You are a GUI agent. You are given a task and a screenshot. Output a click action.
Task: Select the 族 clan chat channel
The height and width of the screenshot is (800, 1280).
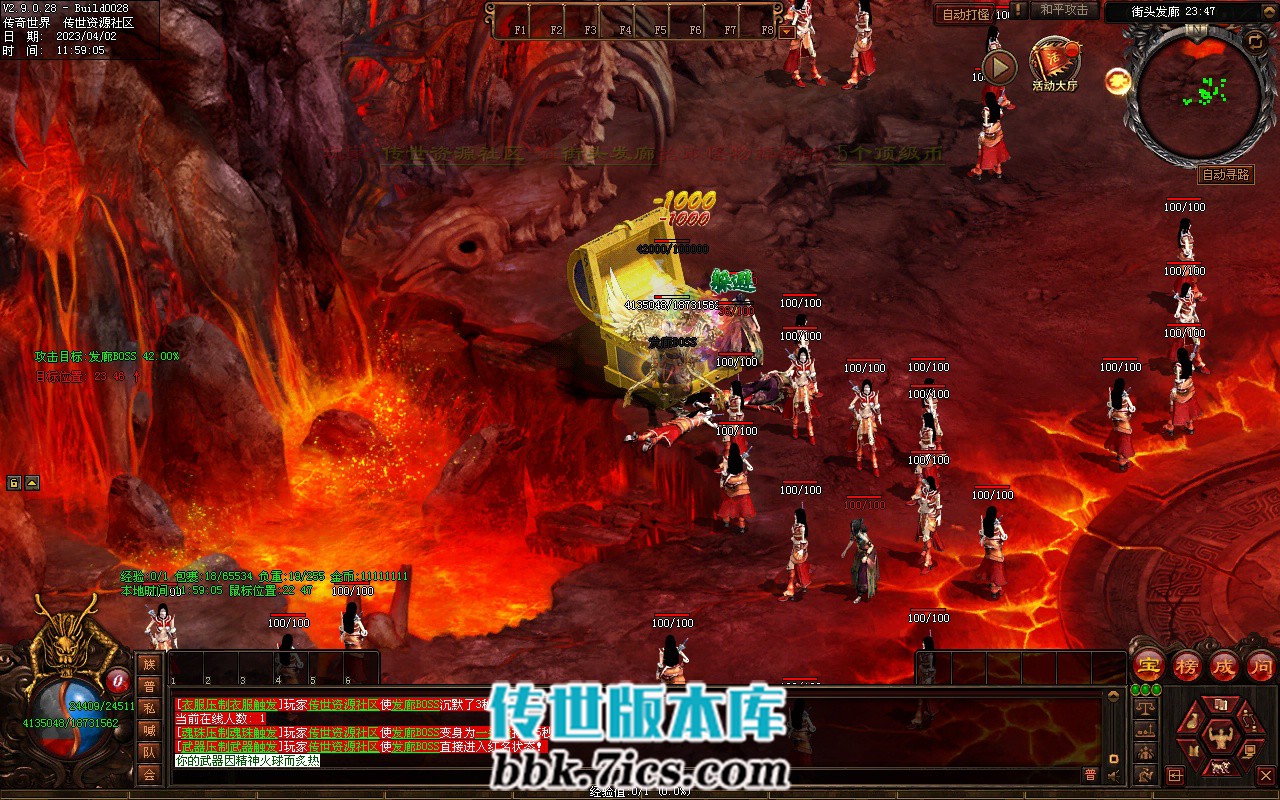tap(149, 665)
